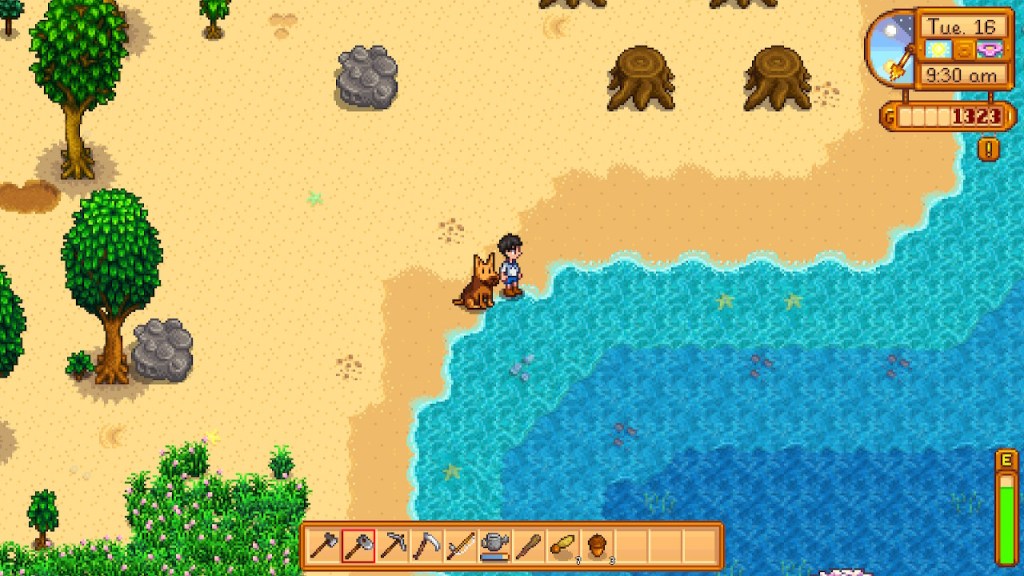
Task: Choose the yellow seed stack of seven
Action: point(563,546)
